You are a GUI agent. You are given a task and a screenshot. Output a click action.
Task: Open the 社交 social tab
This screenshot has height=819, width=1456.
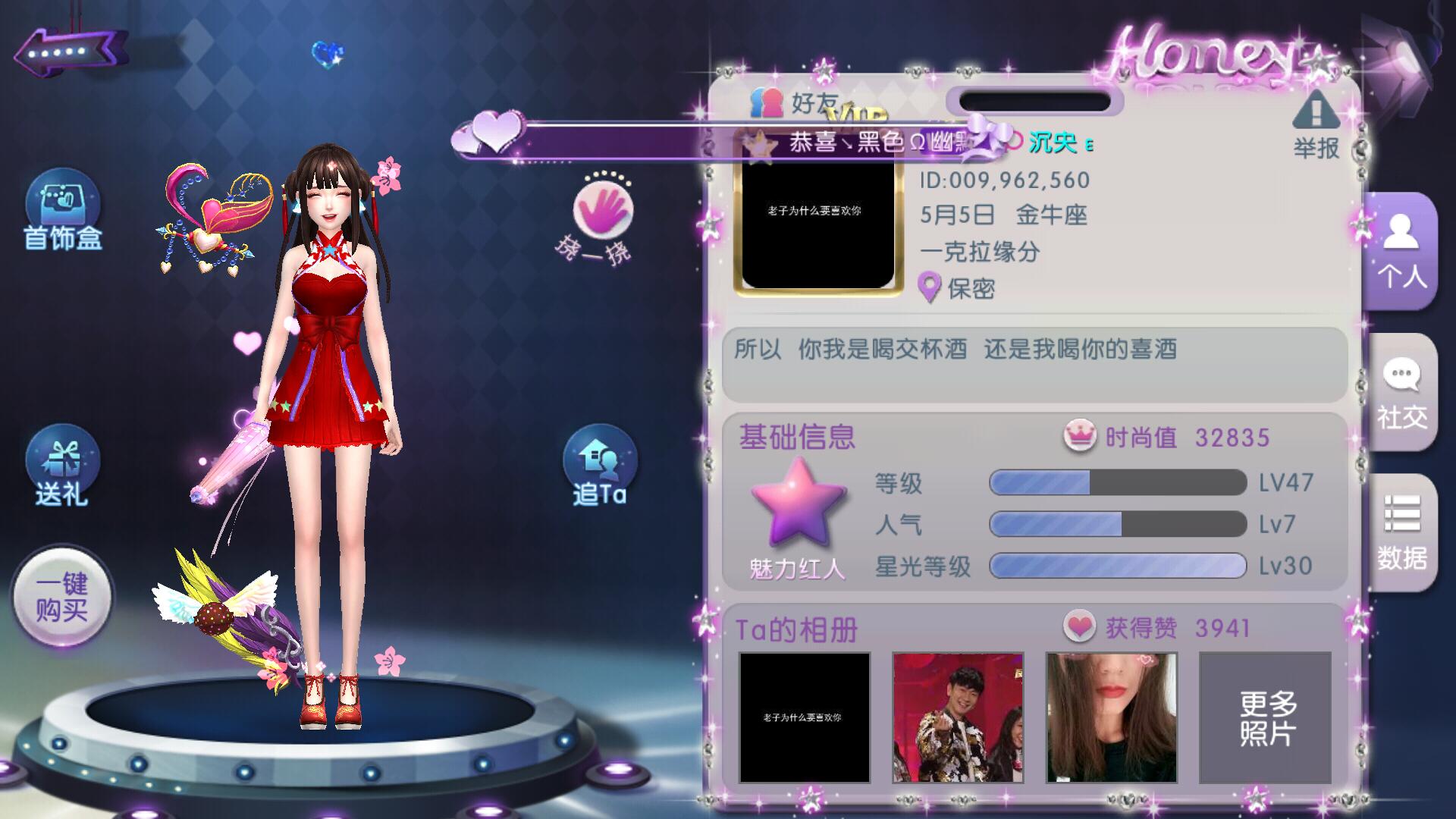(x=1401, y=392)
